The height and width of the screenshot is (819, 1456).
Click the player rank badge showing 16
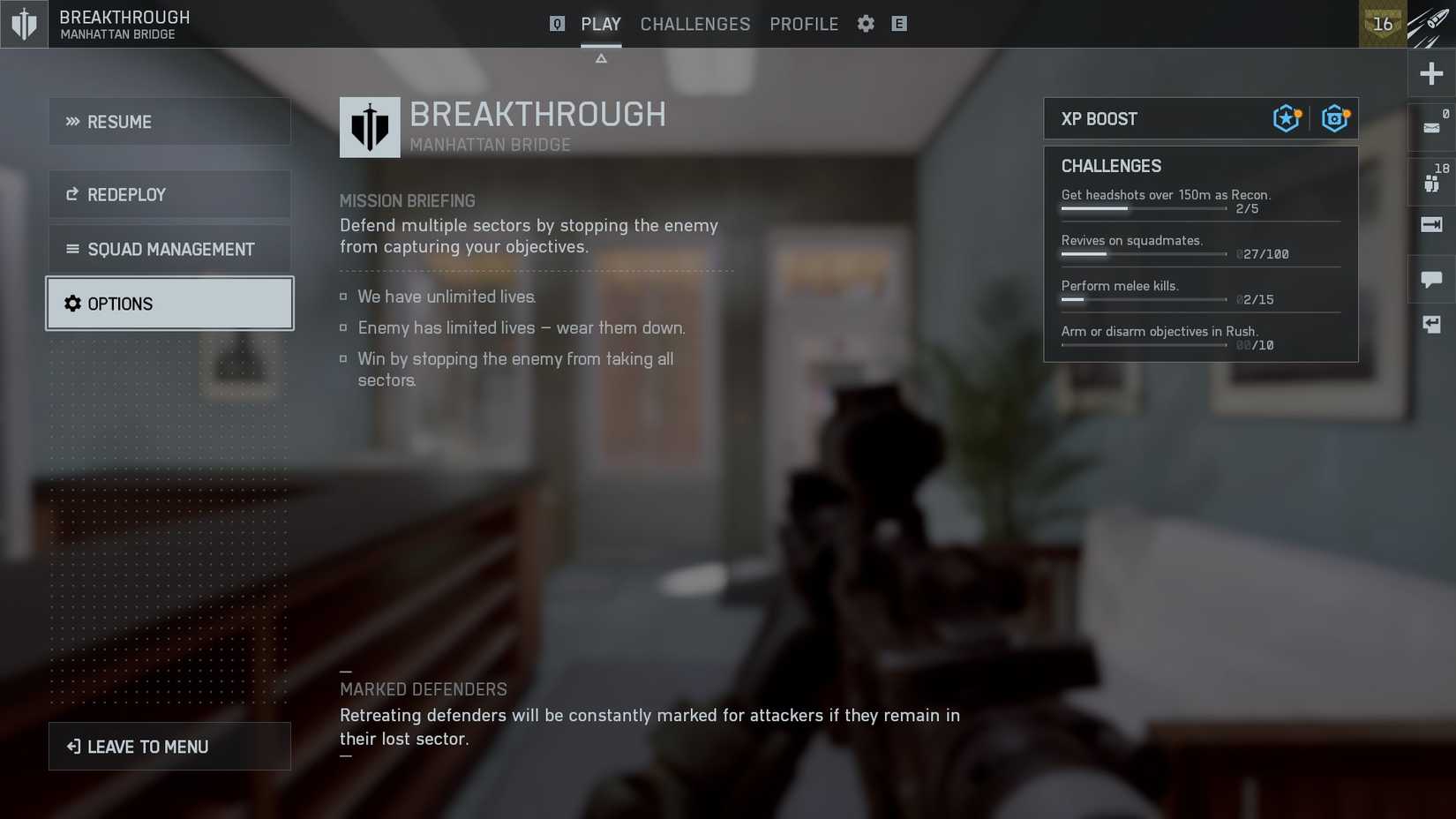pyautogui.click(x=1382, y=24)
